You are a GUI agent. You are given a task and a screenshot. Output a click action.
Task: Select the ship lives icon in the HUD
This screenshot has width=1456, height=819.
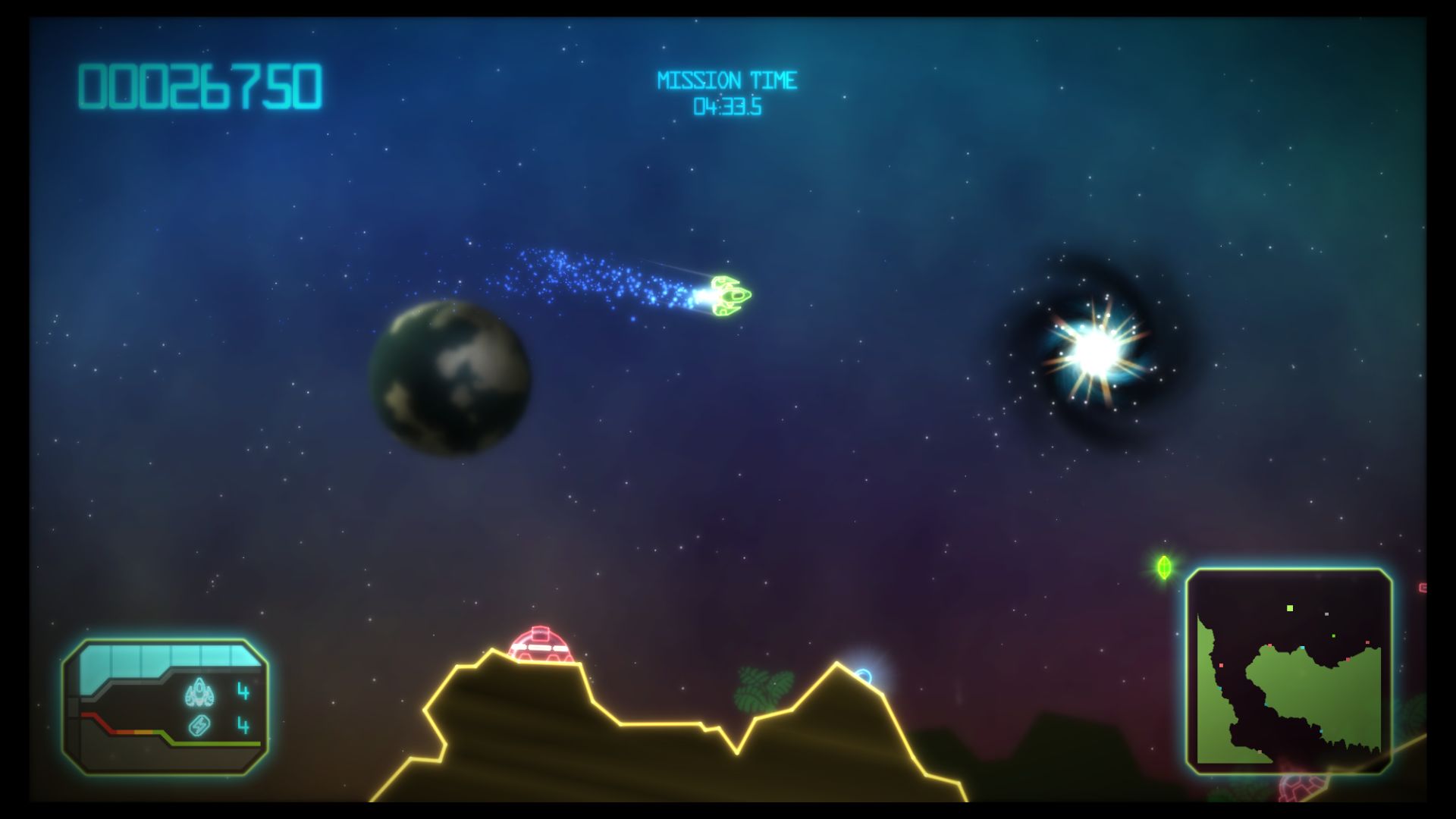(199, 692)
